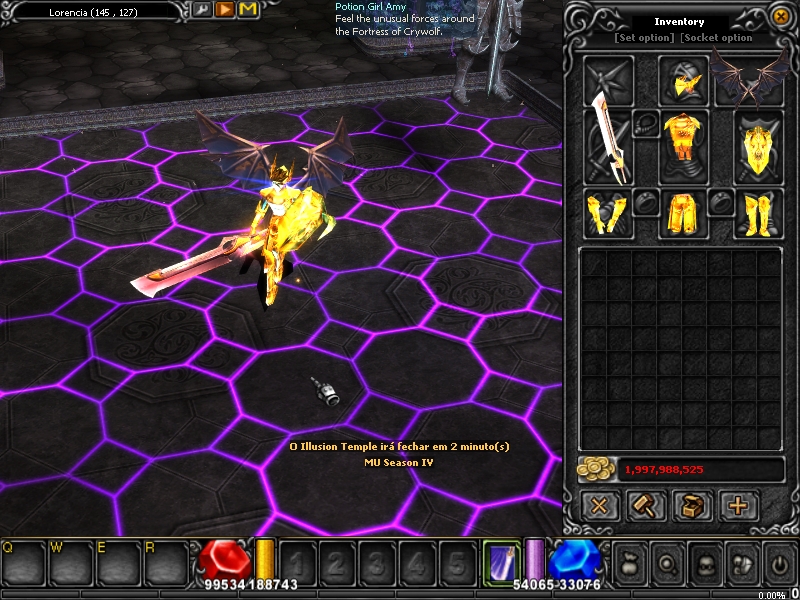
Task: Show the [Socket option] info
Action: point(717,38)
